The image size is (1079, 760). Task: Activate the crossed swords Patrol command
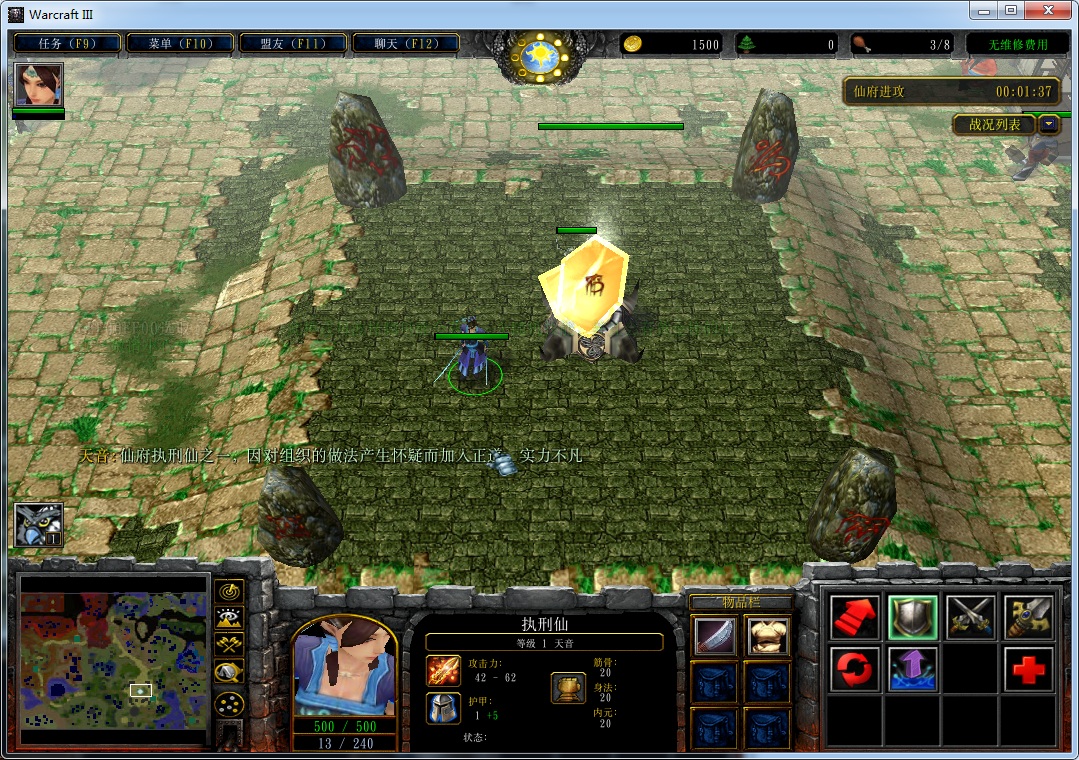coord(971,618)
